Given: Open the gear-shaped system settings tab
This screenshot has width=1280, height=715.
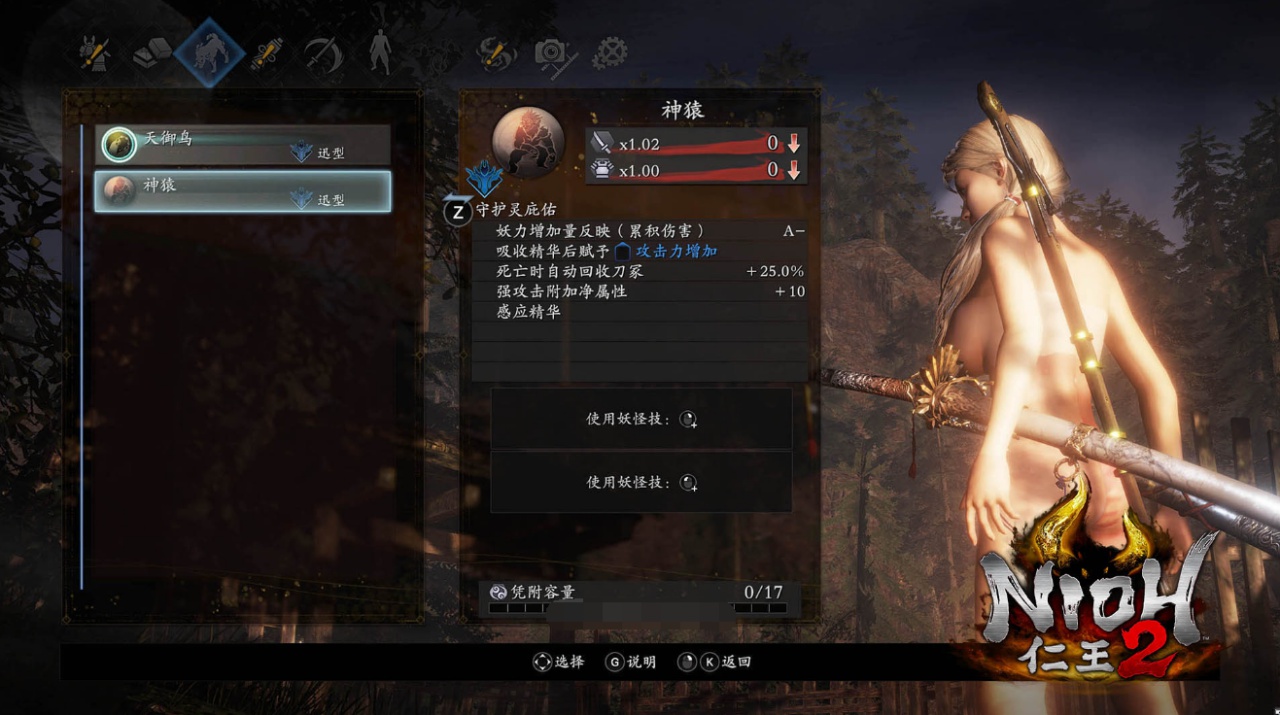Looking at the screenshot, I should tap(610, 52).
